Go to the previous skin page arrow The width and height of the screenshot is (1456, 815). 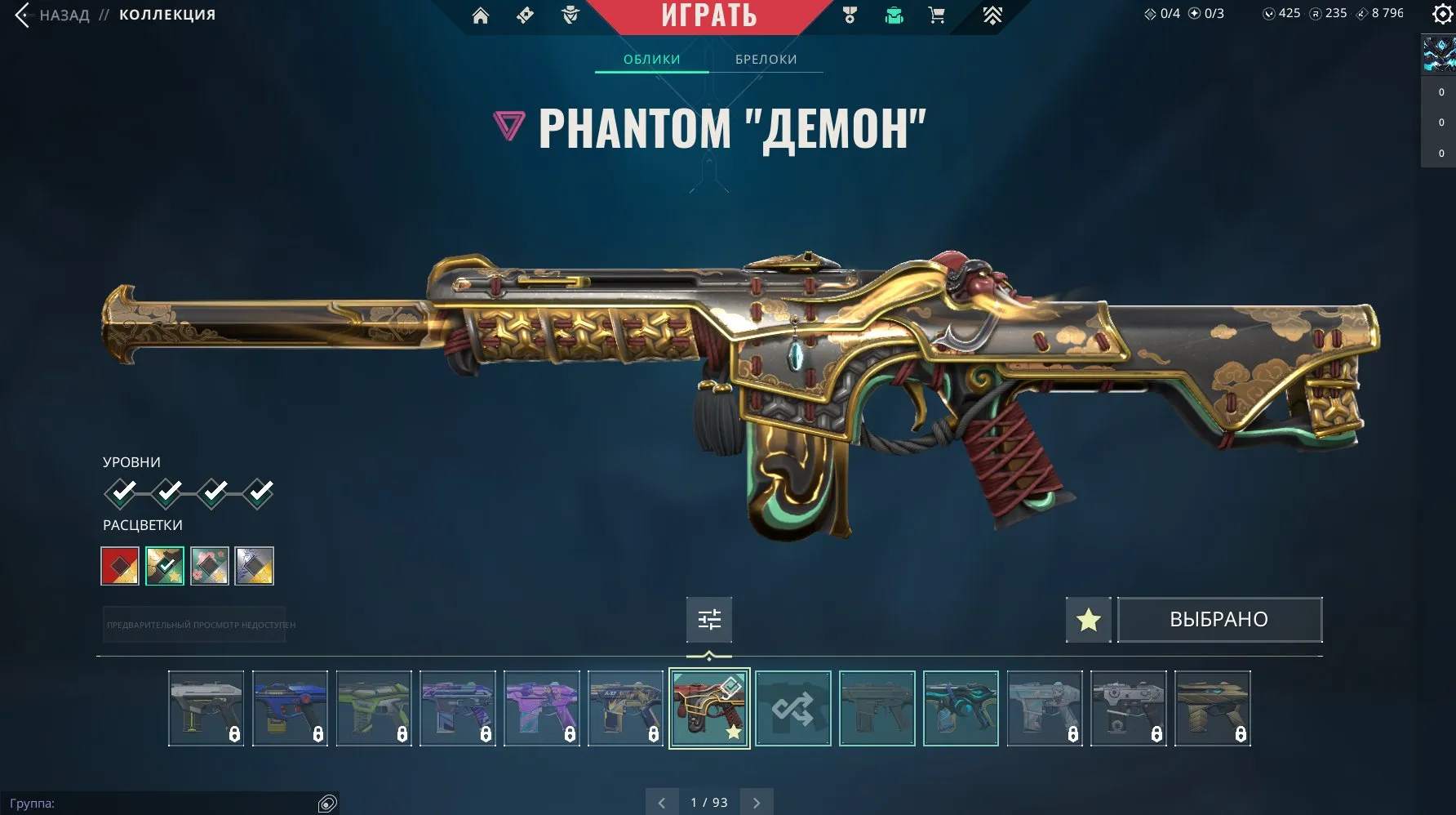[662, 803]
